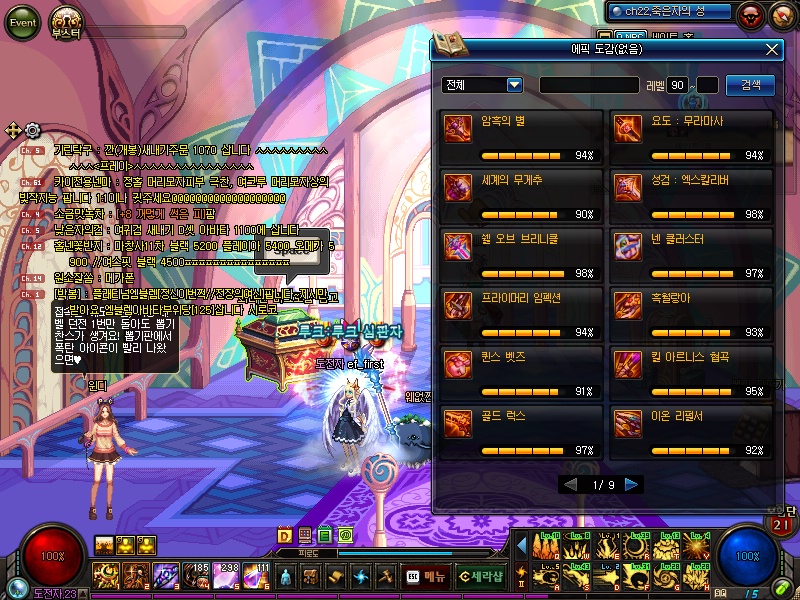Open the 전체 category dropdown
Screen dimensions: 800x600
click(484, 85)
